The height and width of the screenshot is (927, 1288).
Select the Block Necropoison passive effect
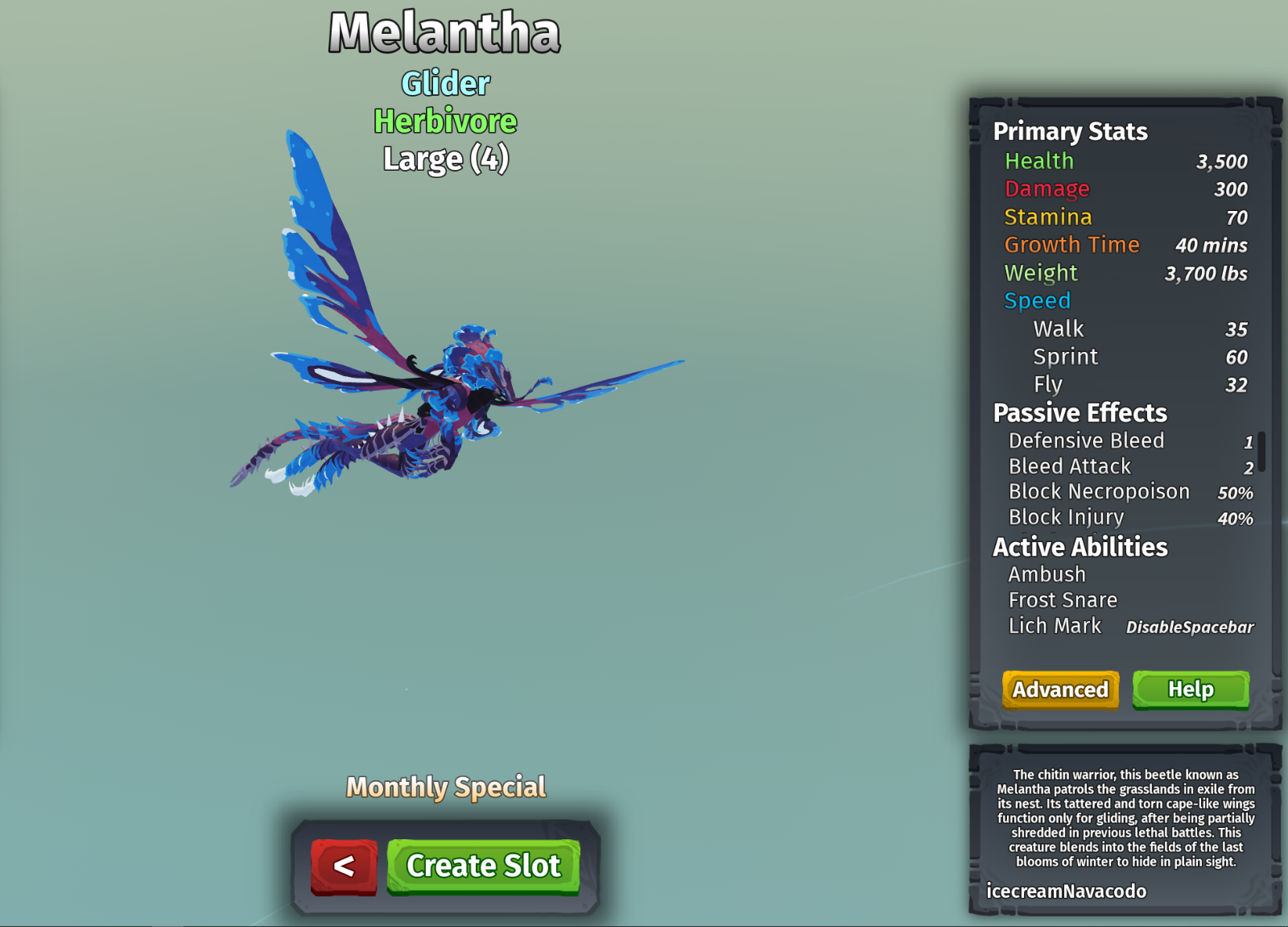pyautogui.click(x=1099, y=491)
